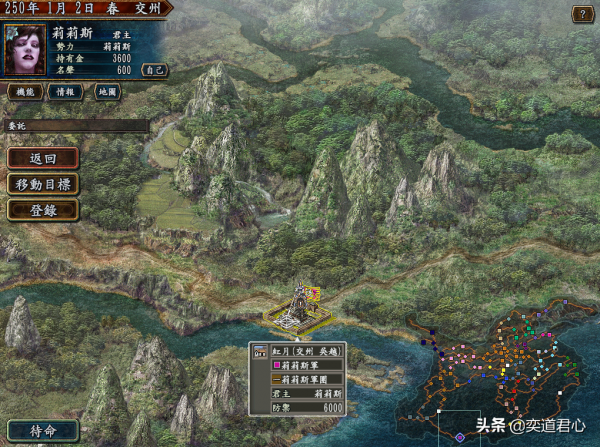Click the 自己 (self) button
Image resolution: width=600 pixels, height=447 pixels.
pos(154,70)
